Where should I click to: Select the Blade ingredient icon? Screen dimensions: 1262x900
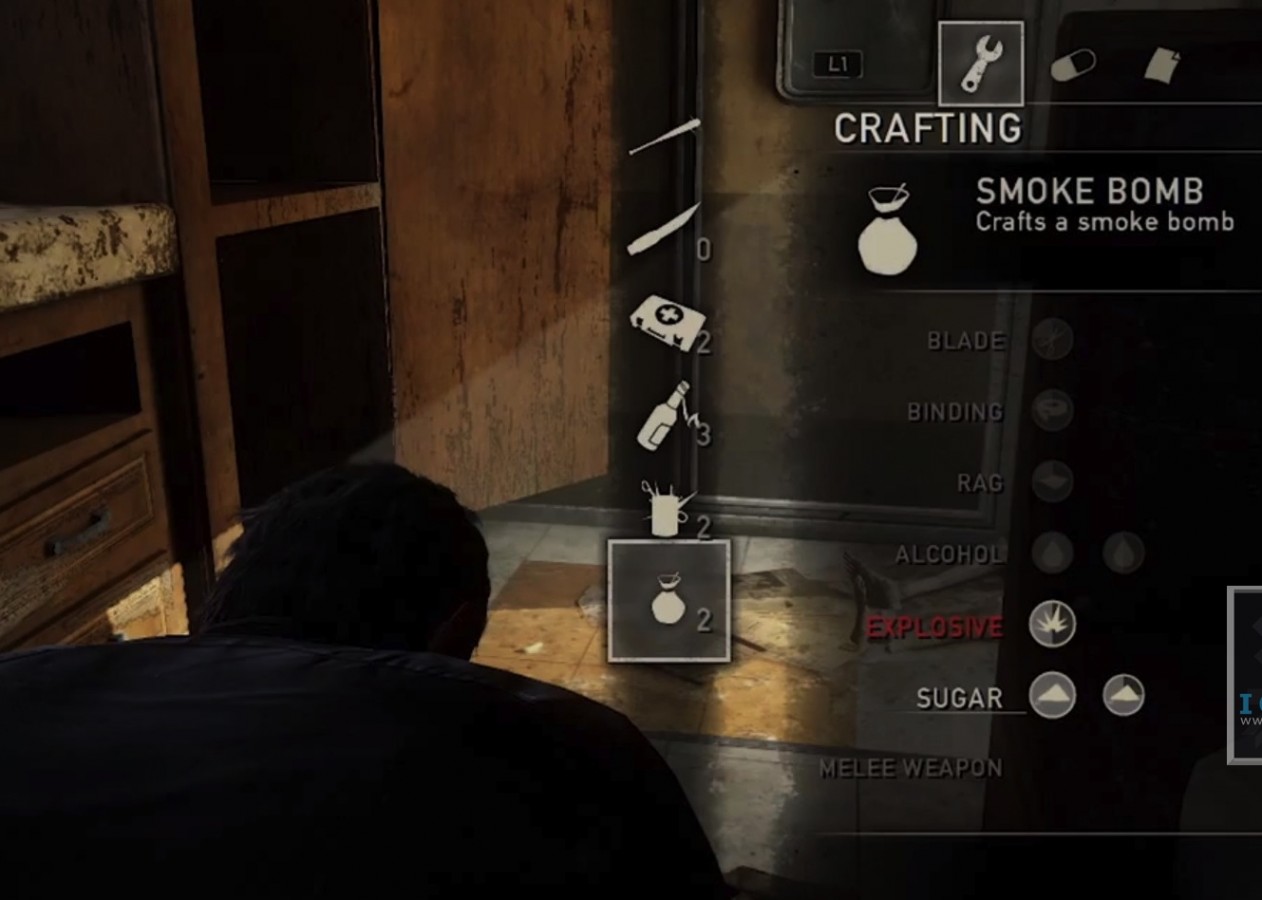(x=1052, y=339)
